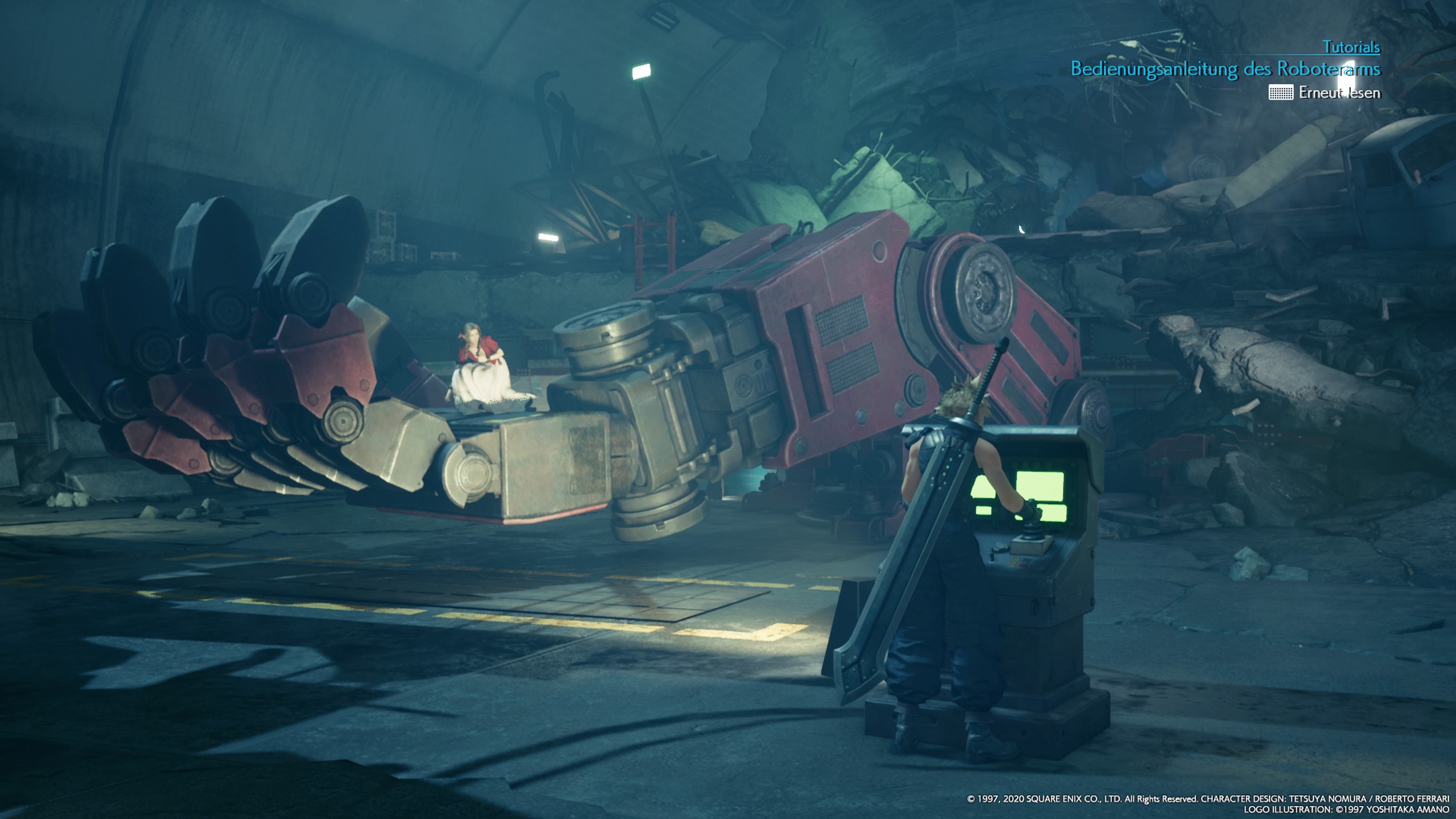Click the console's lower button panel

pos(1017,562)
